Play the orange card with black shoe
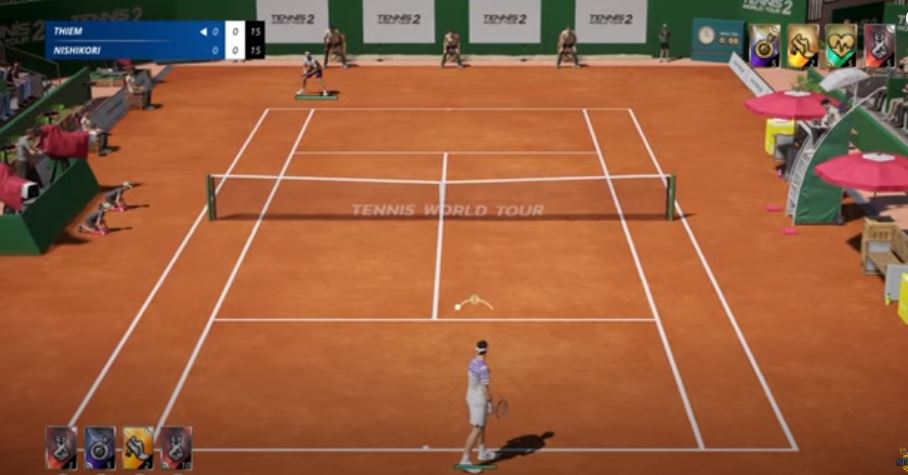The width and height of the screenshot is (908, 475). click(x=138, y=447)
